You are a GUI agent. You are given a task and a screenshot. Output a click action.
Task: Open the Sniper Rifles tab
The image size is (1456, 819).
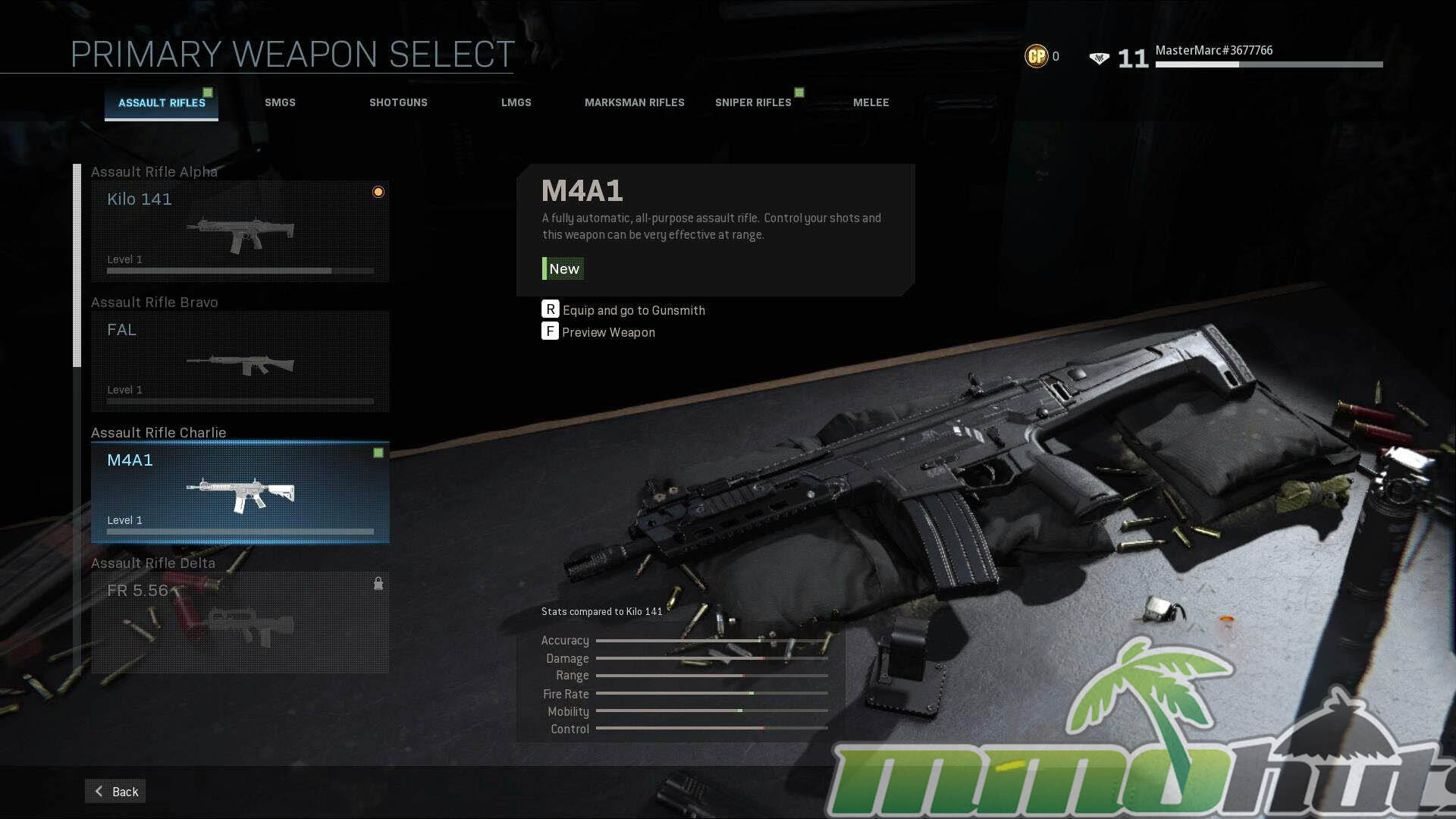tap(753, 103)
